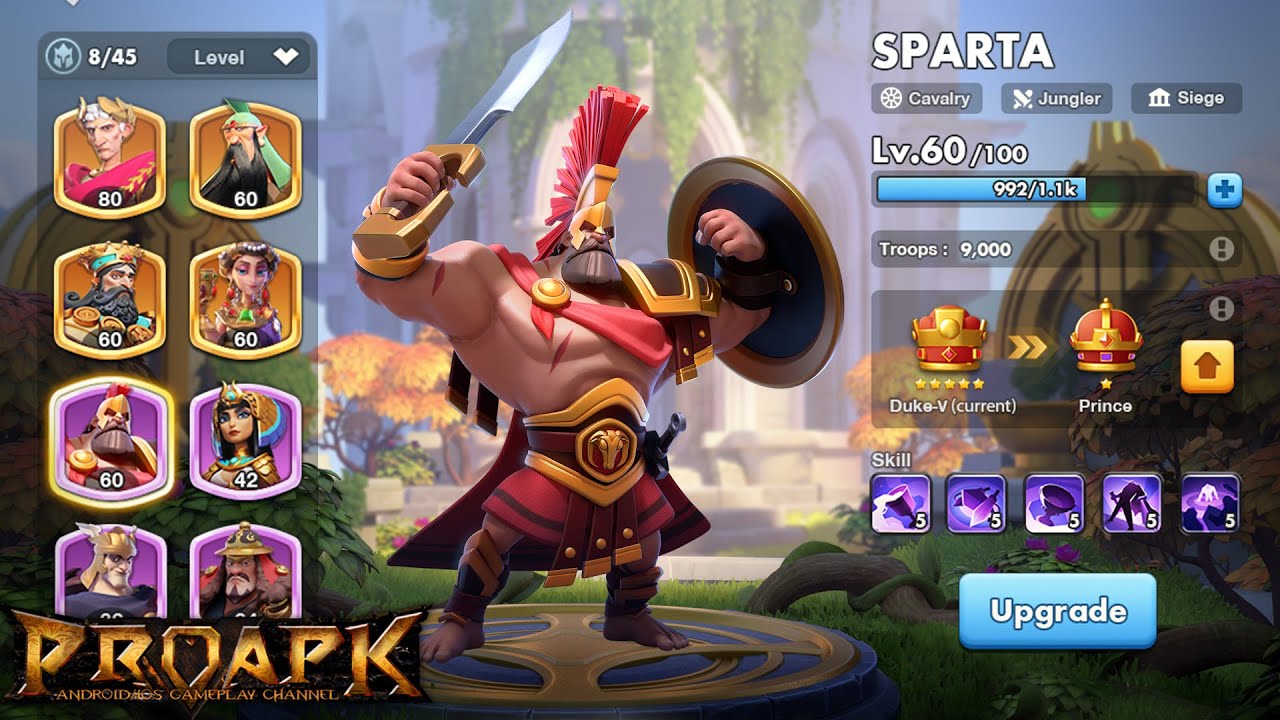Promote rank with the orange arrow button

[x=1207, y=367]
